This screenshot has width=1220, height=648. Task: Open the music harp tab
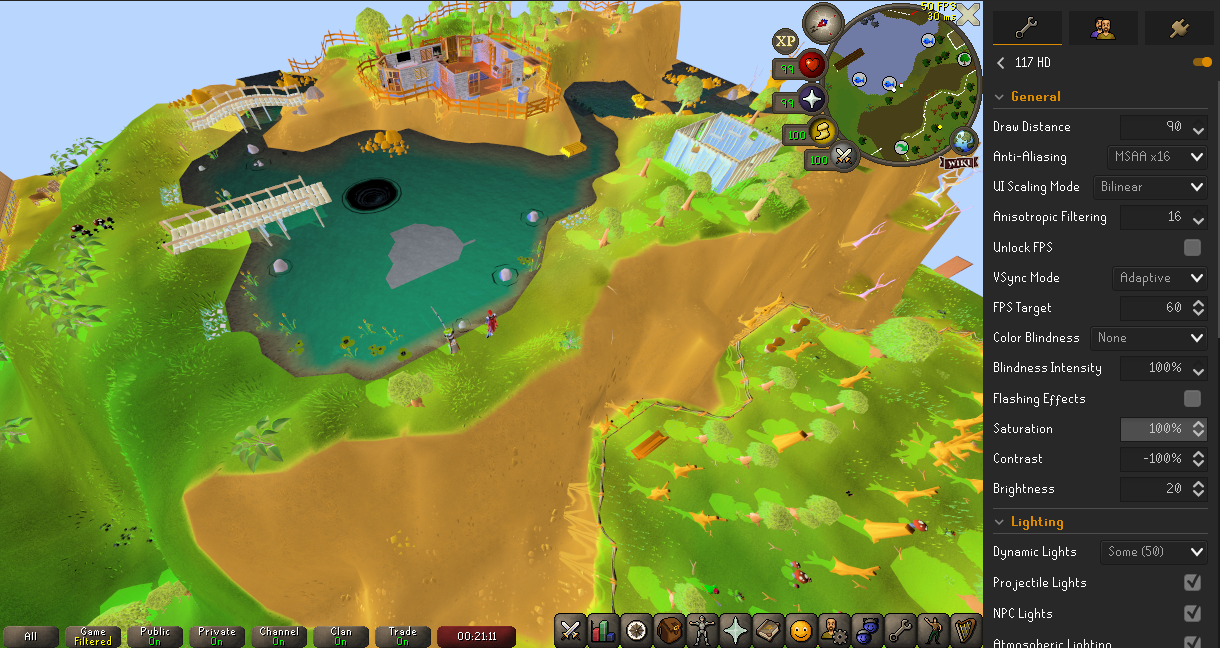(x=965, y=630)
